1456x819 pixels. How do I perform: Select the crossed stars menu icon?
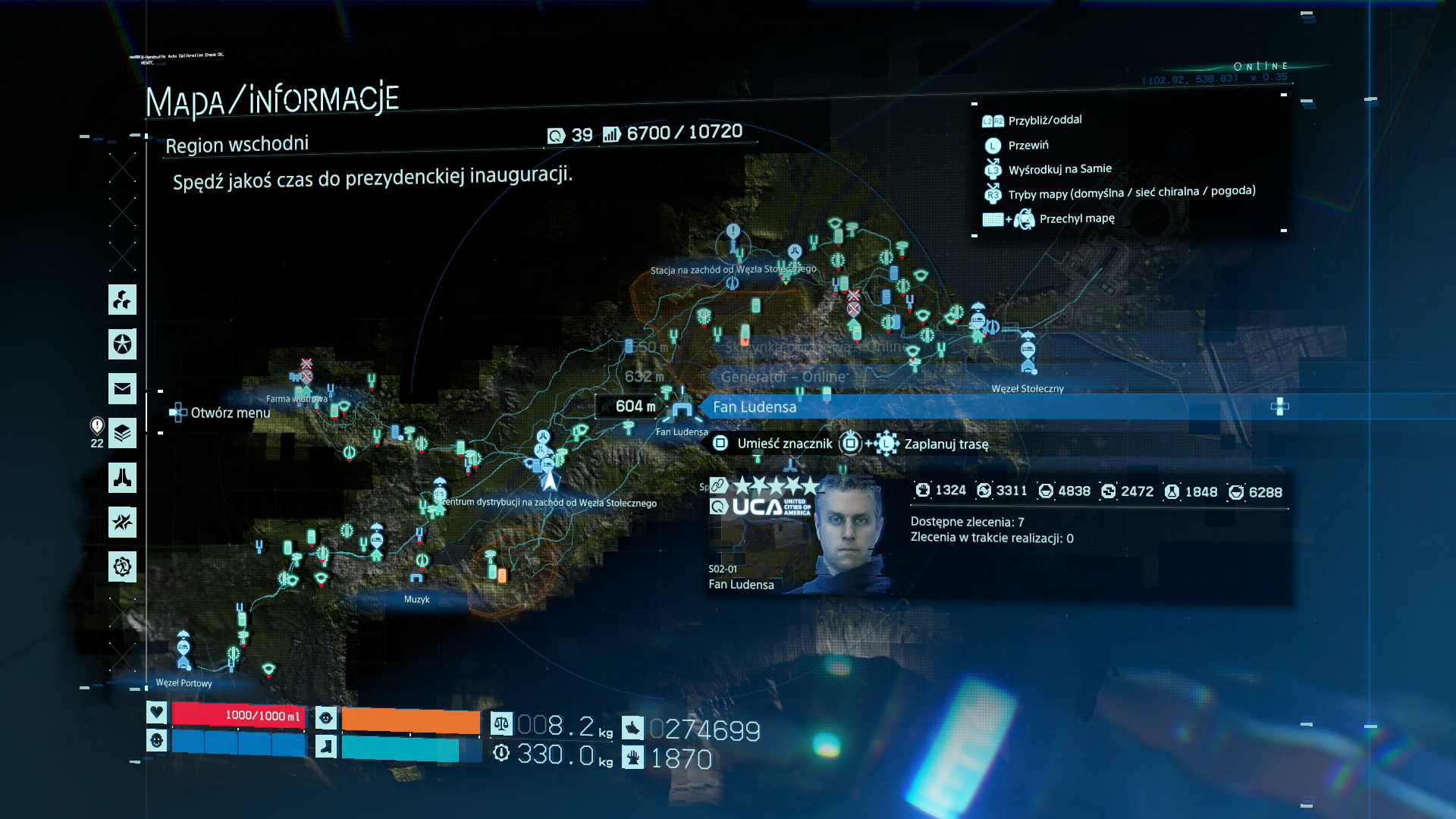[x=122, y=522]
